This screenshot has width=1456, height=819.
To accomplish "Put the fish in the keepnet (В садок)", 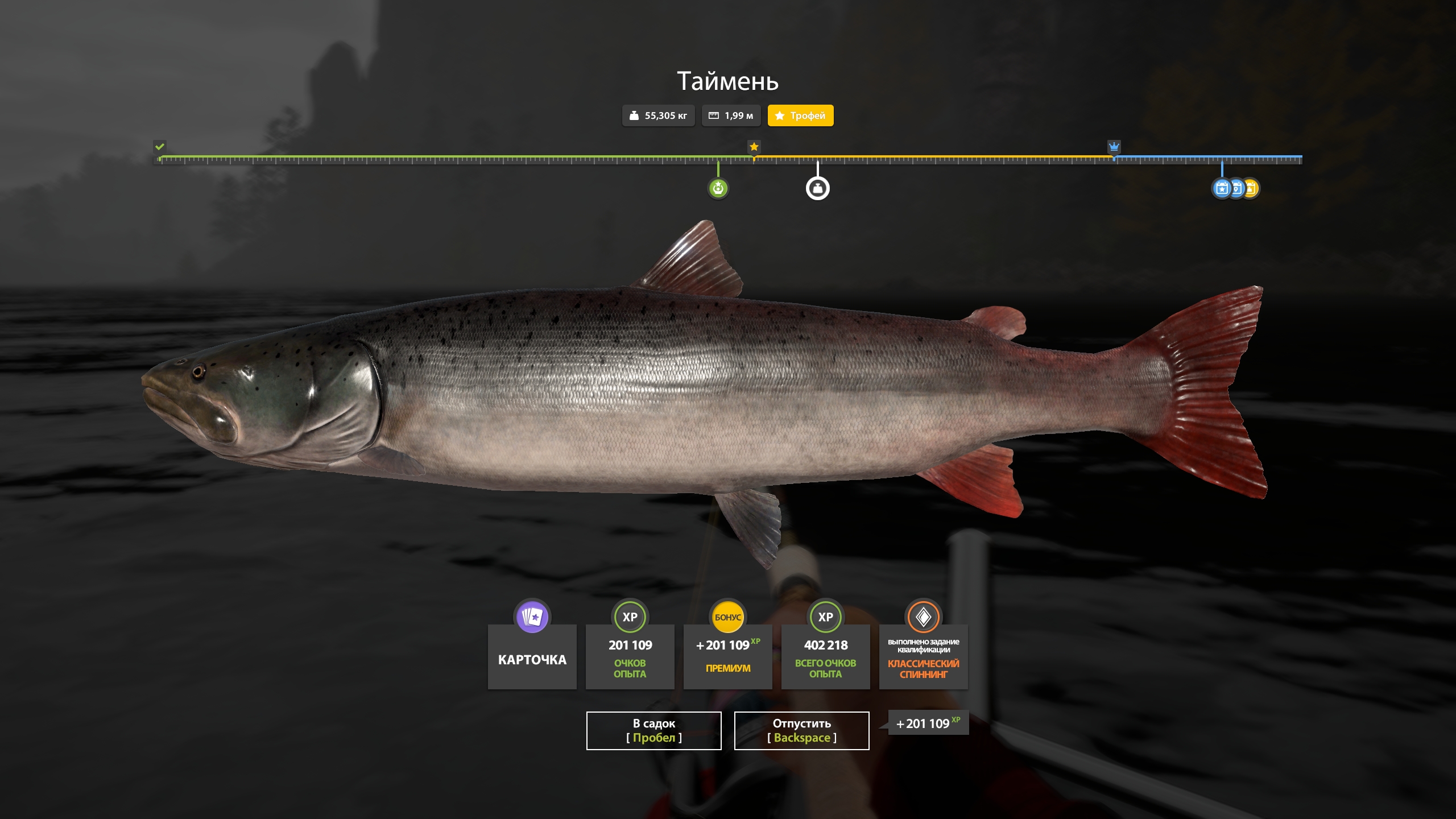I will [x=653, y=730].
